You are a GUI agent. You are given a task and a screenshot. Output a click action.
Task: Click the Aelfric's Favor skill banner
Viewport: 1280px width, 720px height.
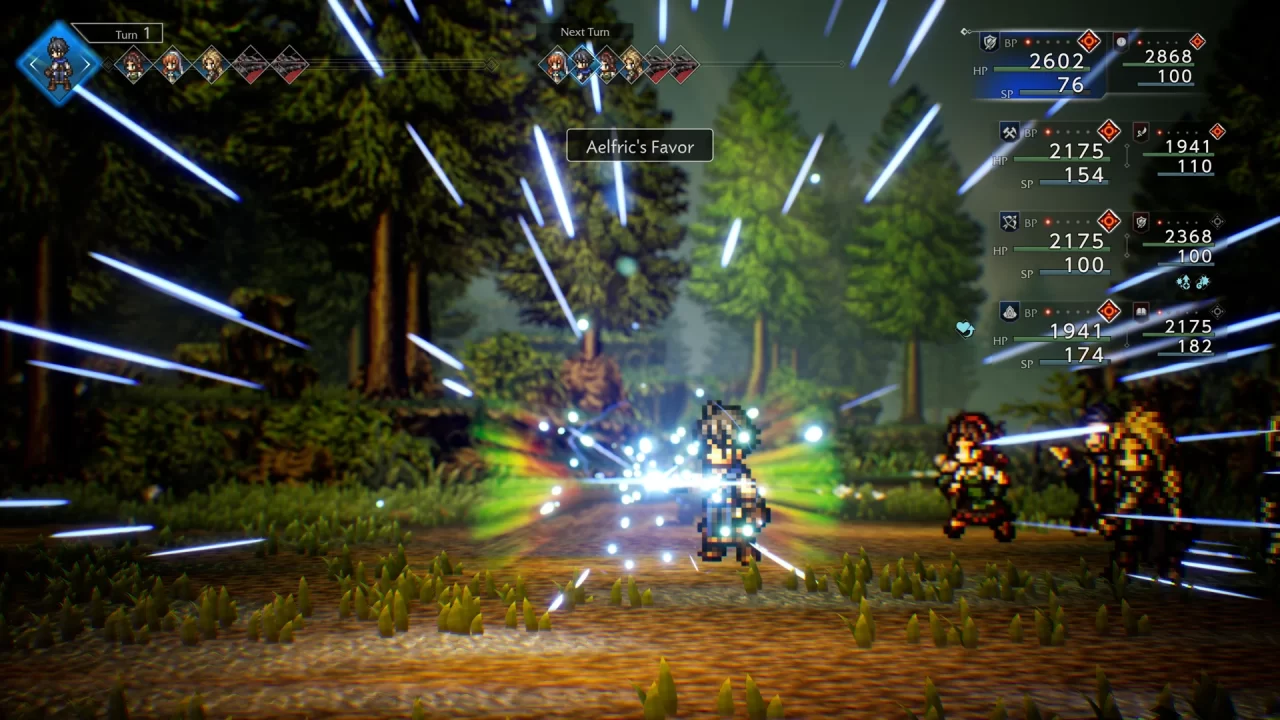(x=639, y=146)
